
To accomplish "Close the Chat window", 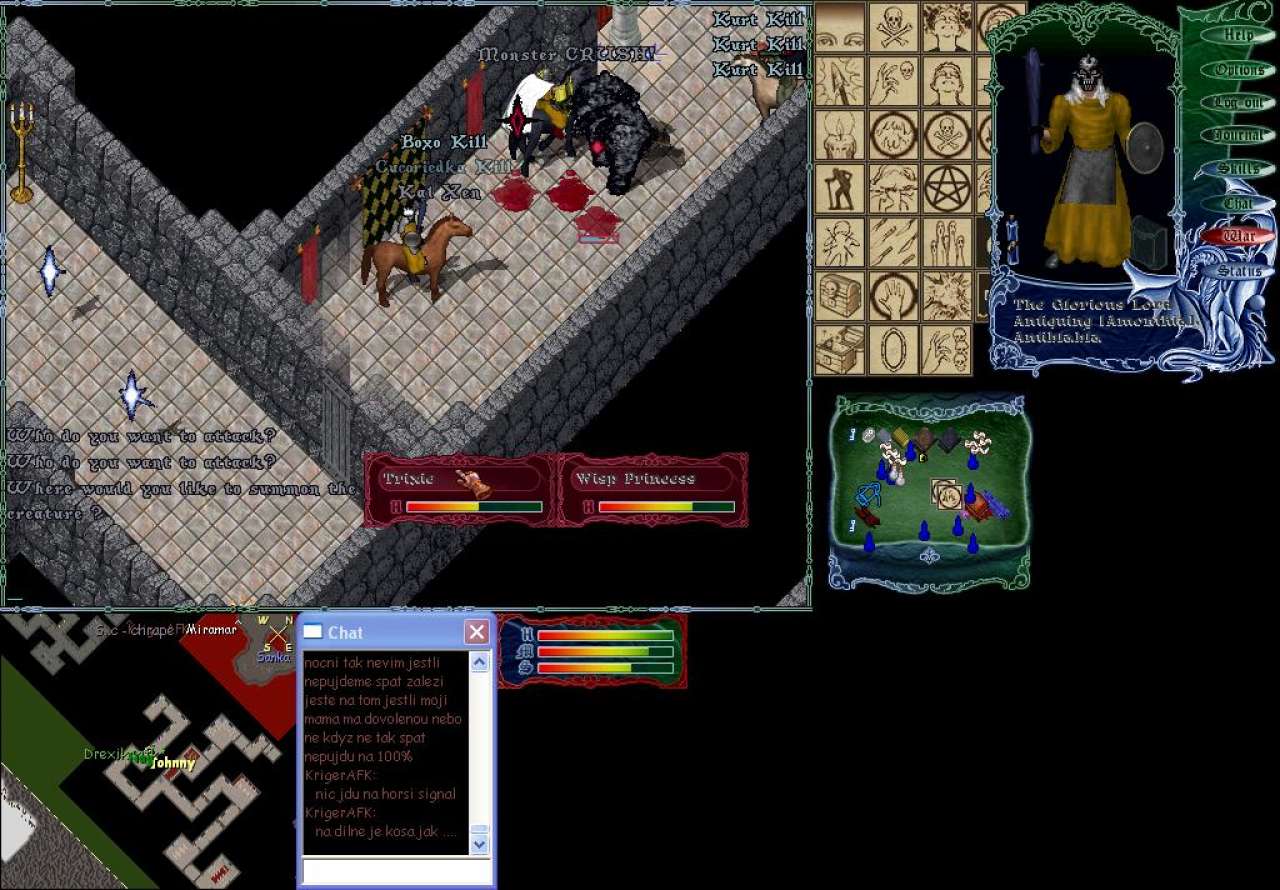I will (x=477, y=632).
